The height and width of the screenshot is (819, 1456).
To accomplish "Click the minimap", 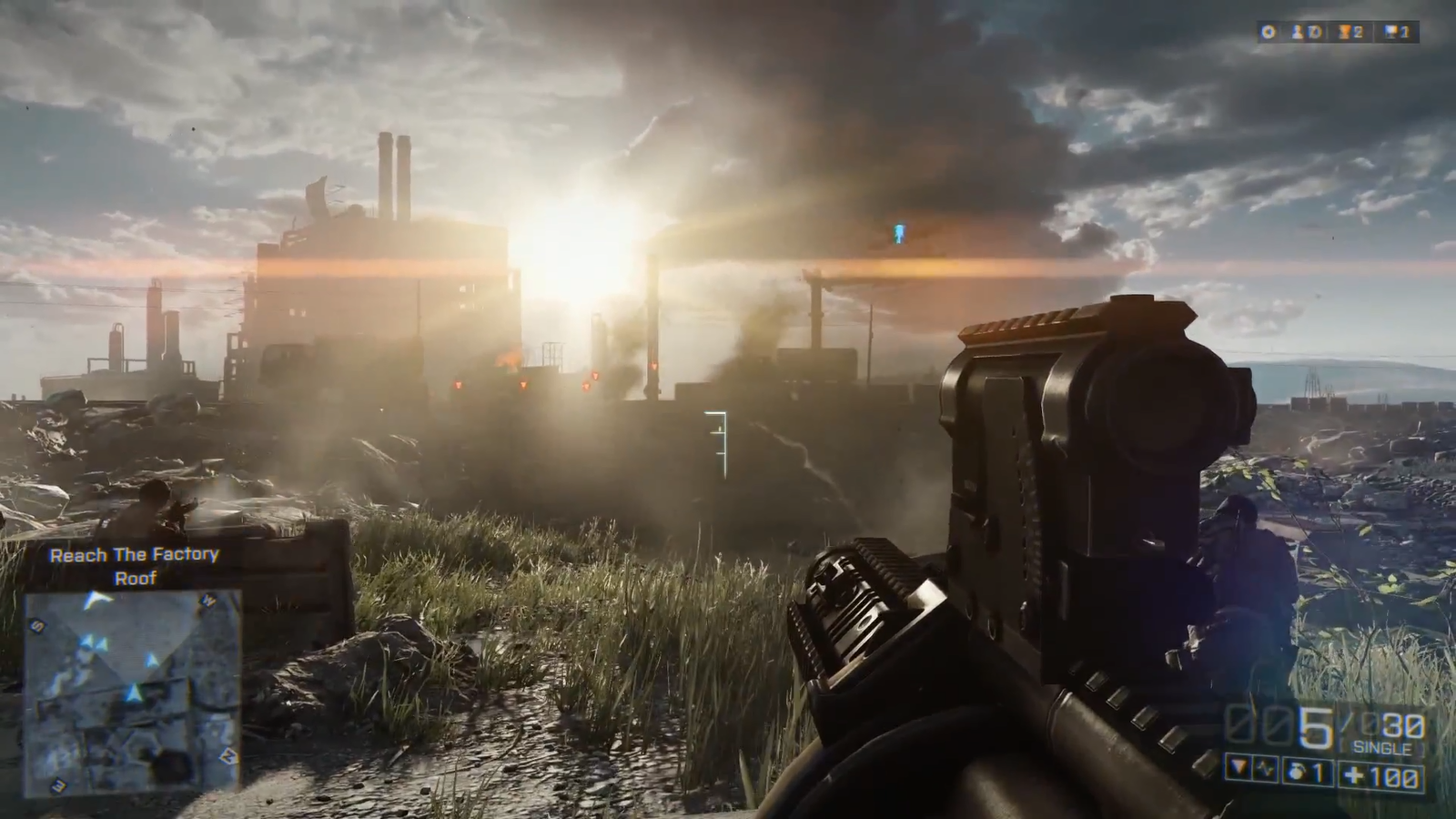I will [x=133, y=691].
